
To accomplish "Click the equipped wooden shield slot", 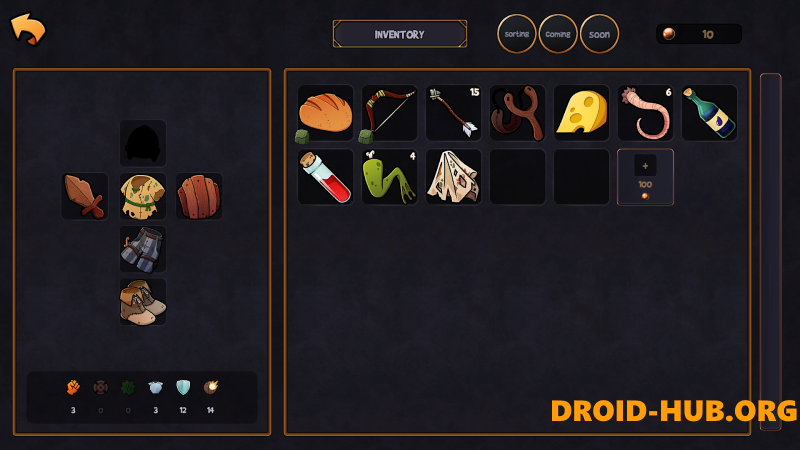I will 199,196.
